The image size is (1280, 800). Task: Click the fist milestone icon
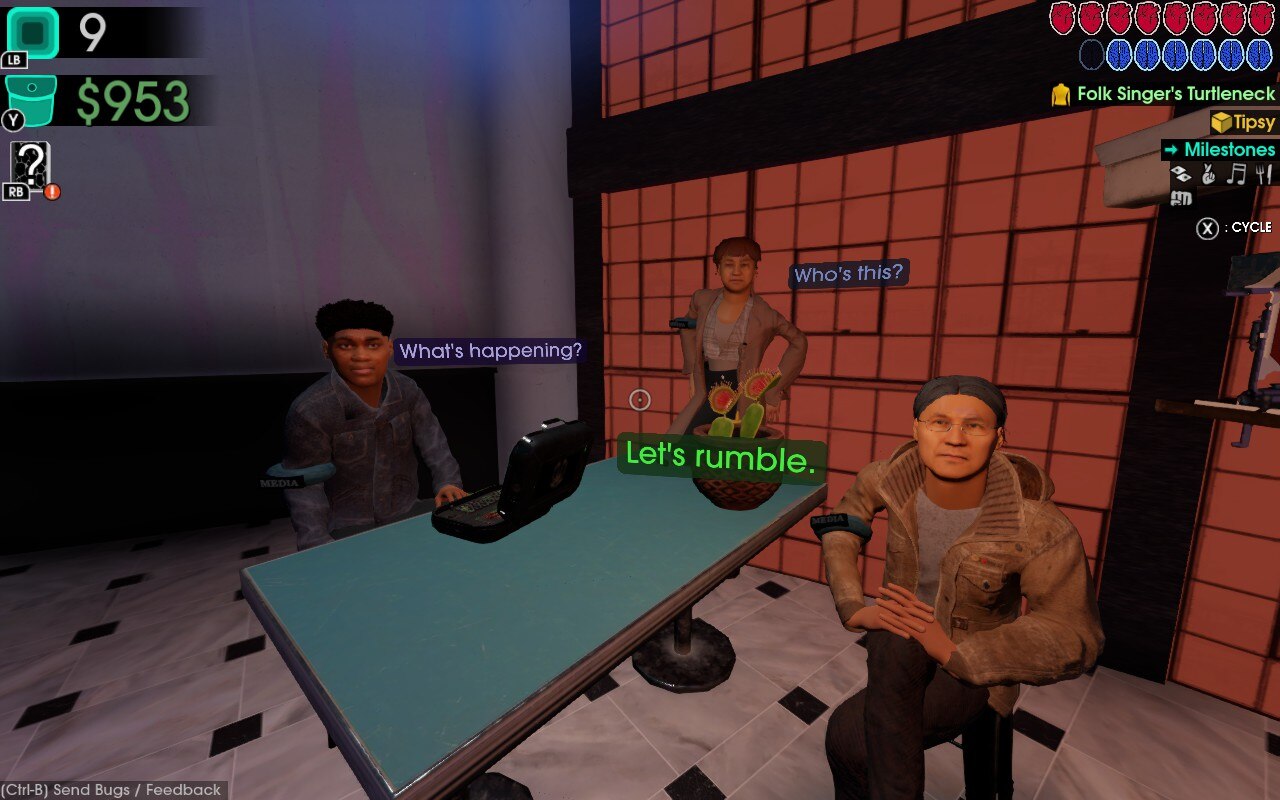tap(1181, 198)
